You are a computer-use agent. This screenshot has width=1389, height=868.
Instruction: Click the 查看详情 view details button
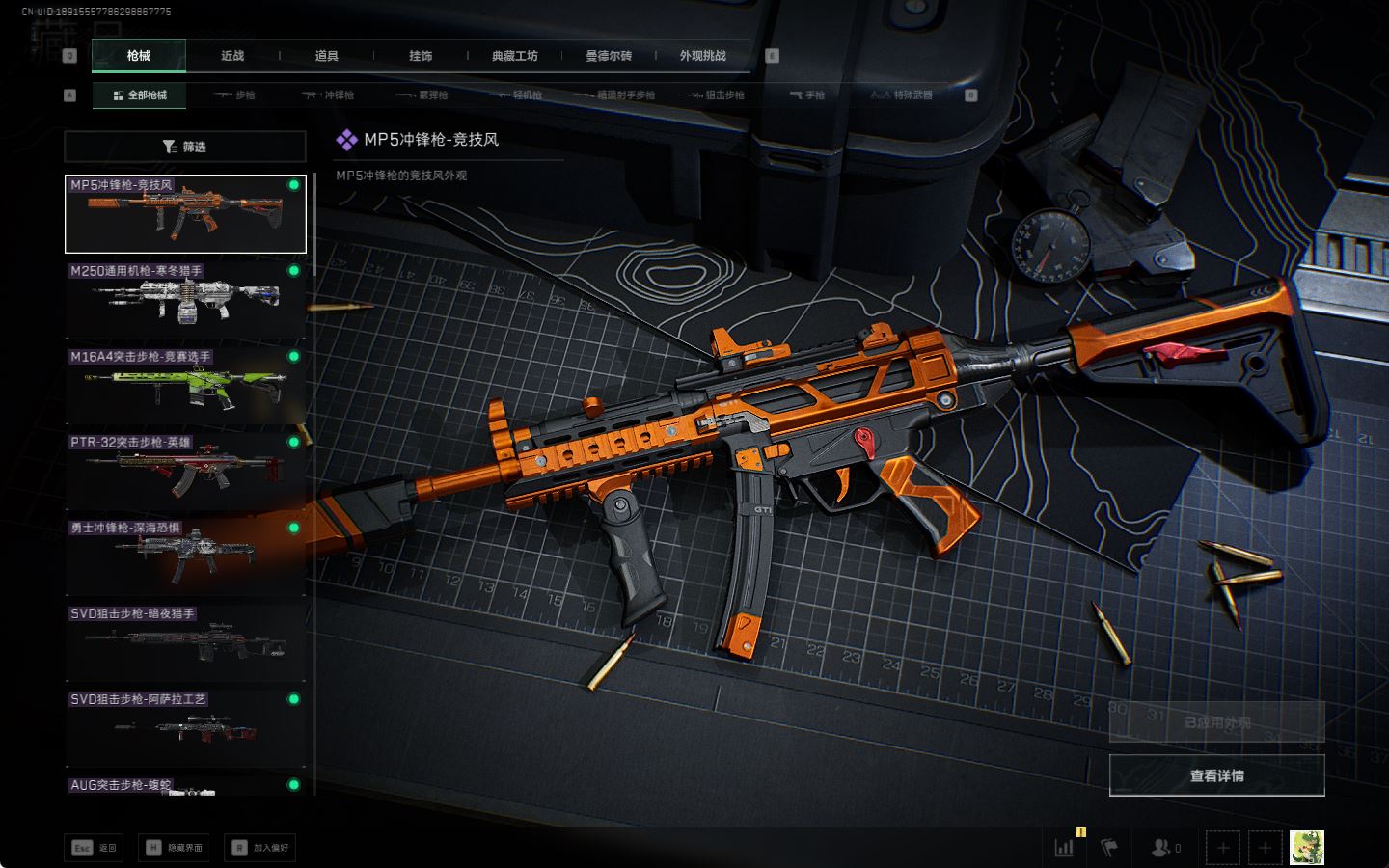click(1216, 775)
